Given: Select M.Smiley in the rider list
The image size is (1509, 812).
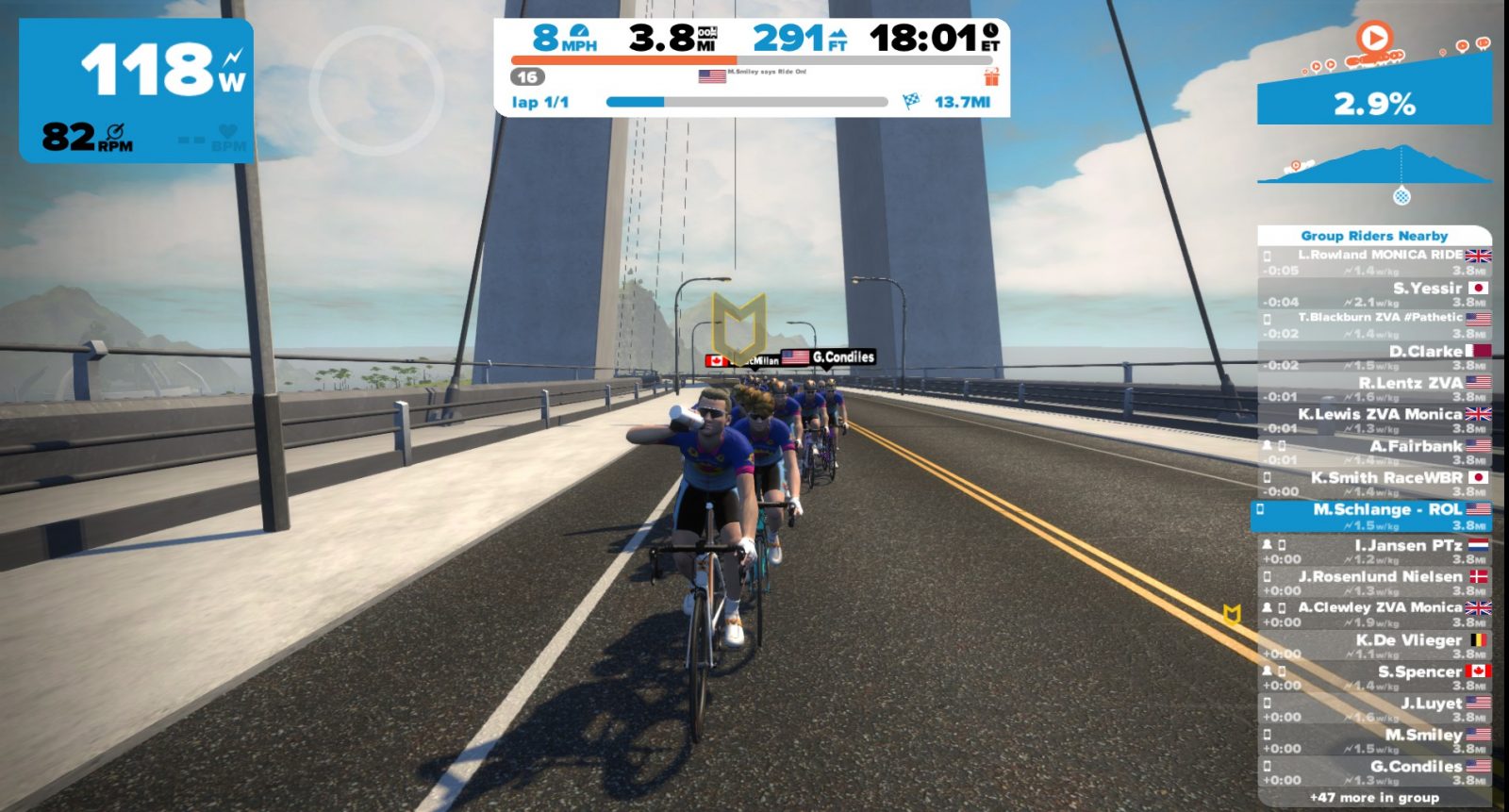Looking at the screenshot, I should (x=1374, y=741).
